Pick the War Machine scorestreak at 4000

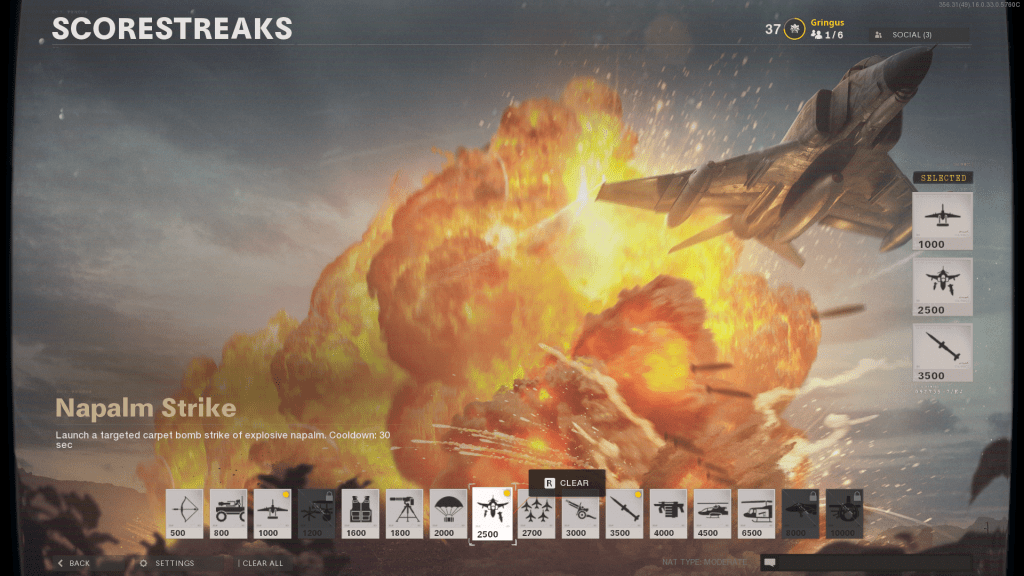point(668,513)
